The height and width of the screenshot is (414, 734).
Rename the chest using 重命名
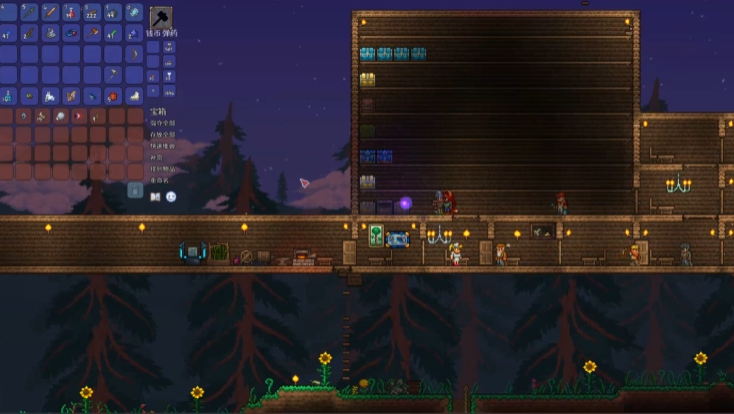coord(159,182)
